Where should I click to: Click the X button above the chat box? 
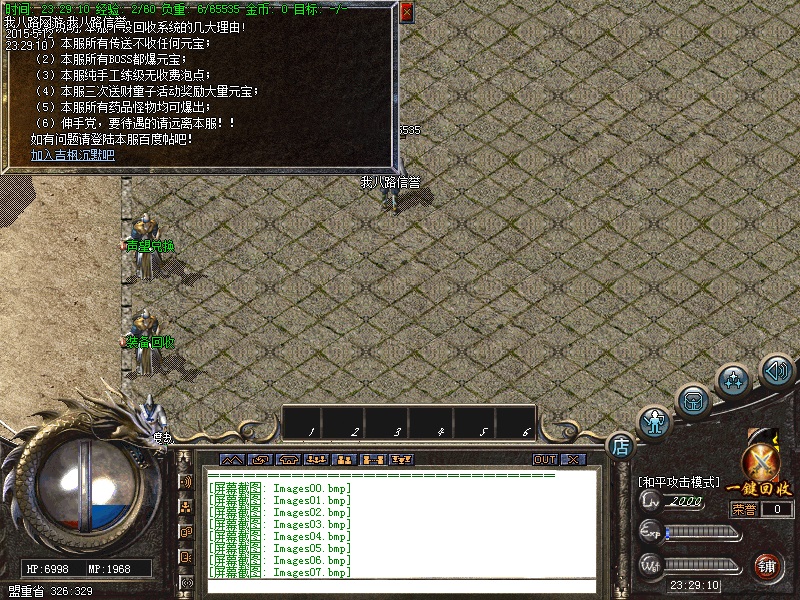[573, 460]
